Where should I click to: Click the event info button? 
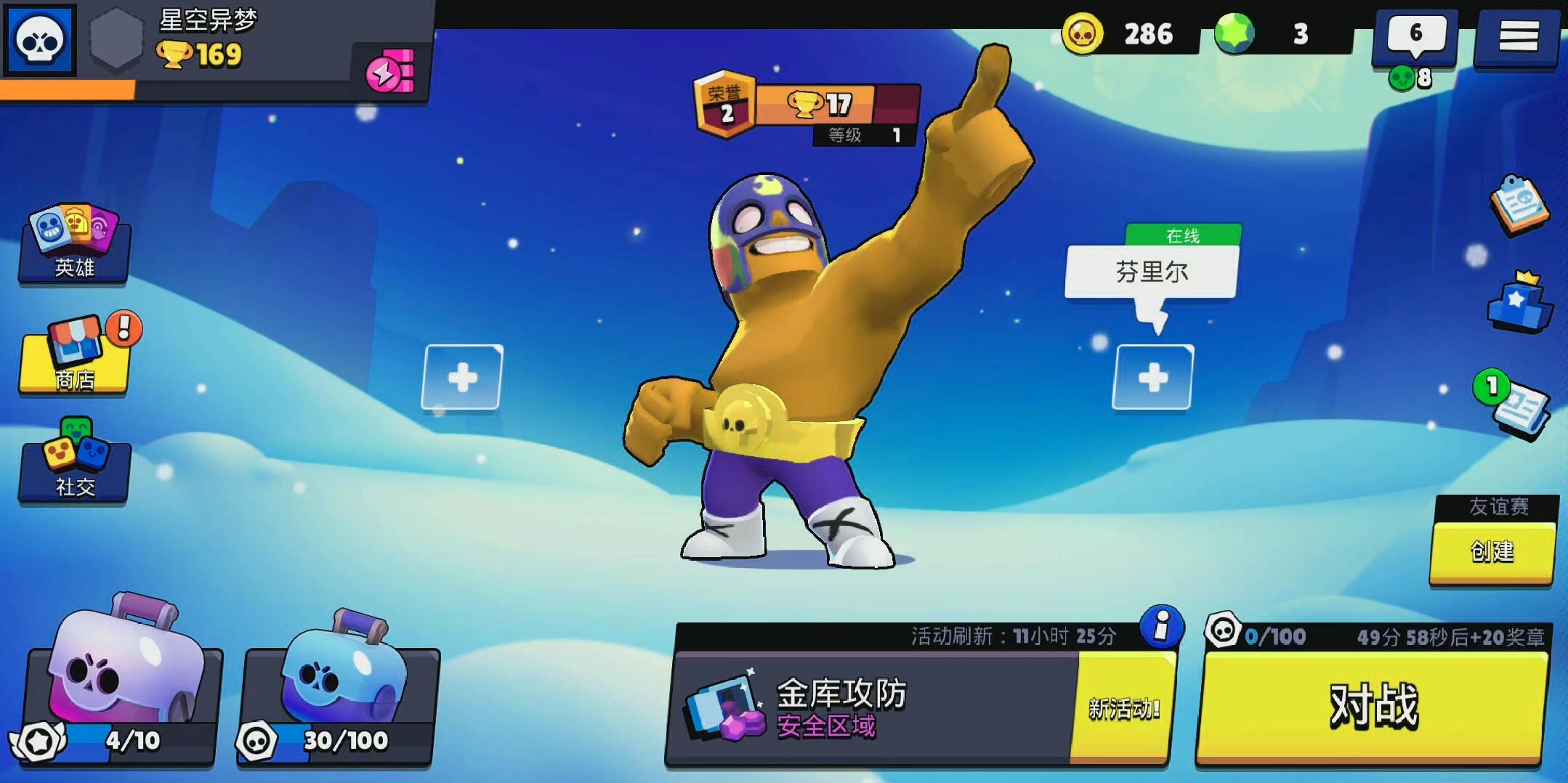(x=1161, y=626)
